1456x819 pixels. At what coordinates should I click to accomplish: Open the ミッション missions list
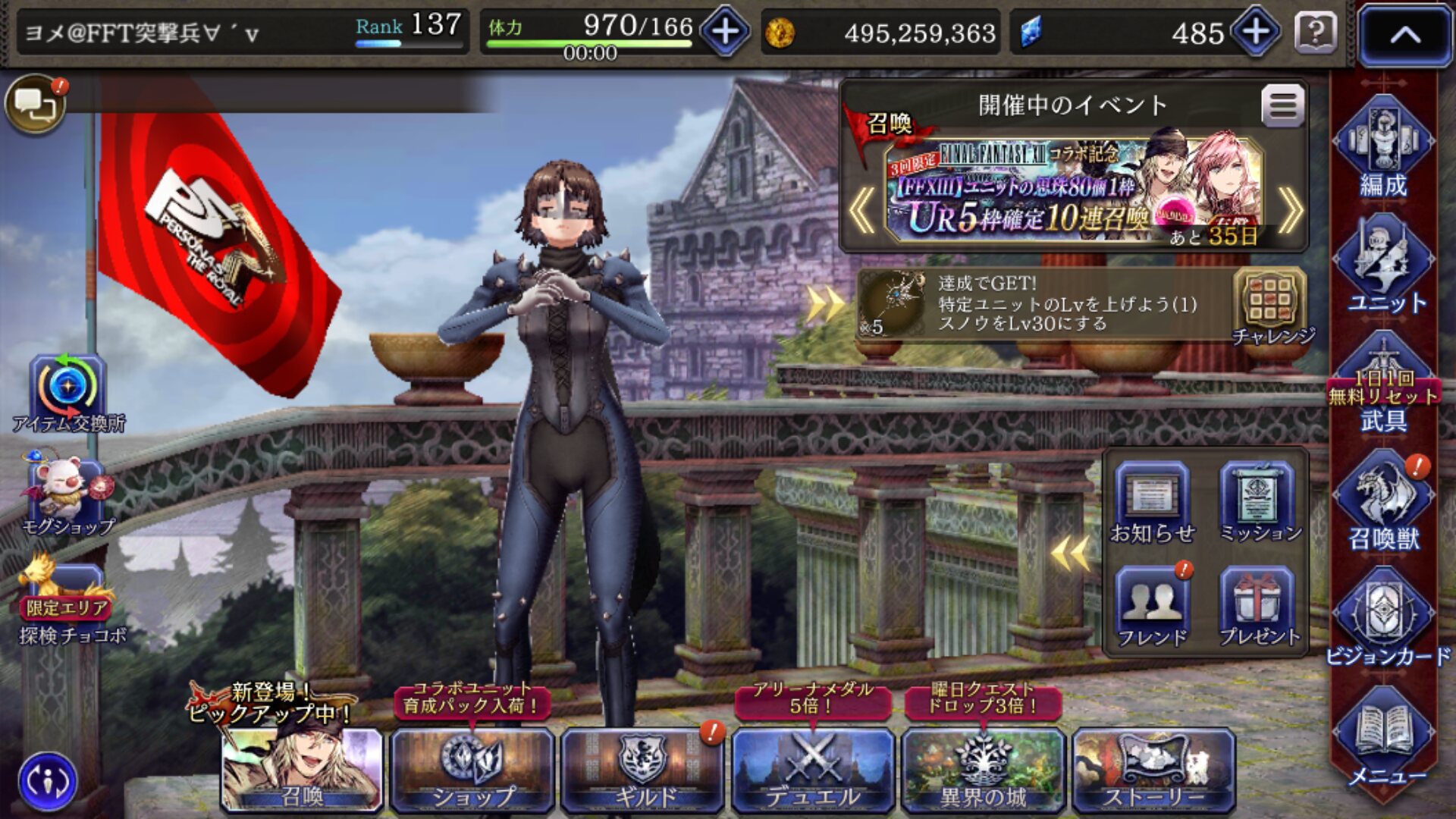point(1259,504)
